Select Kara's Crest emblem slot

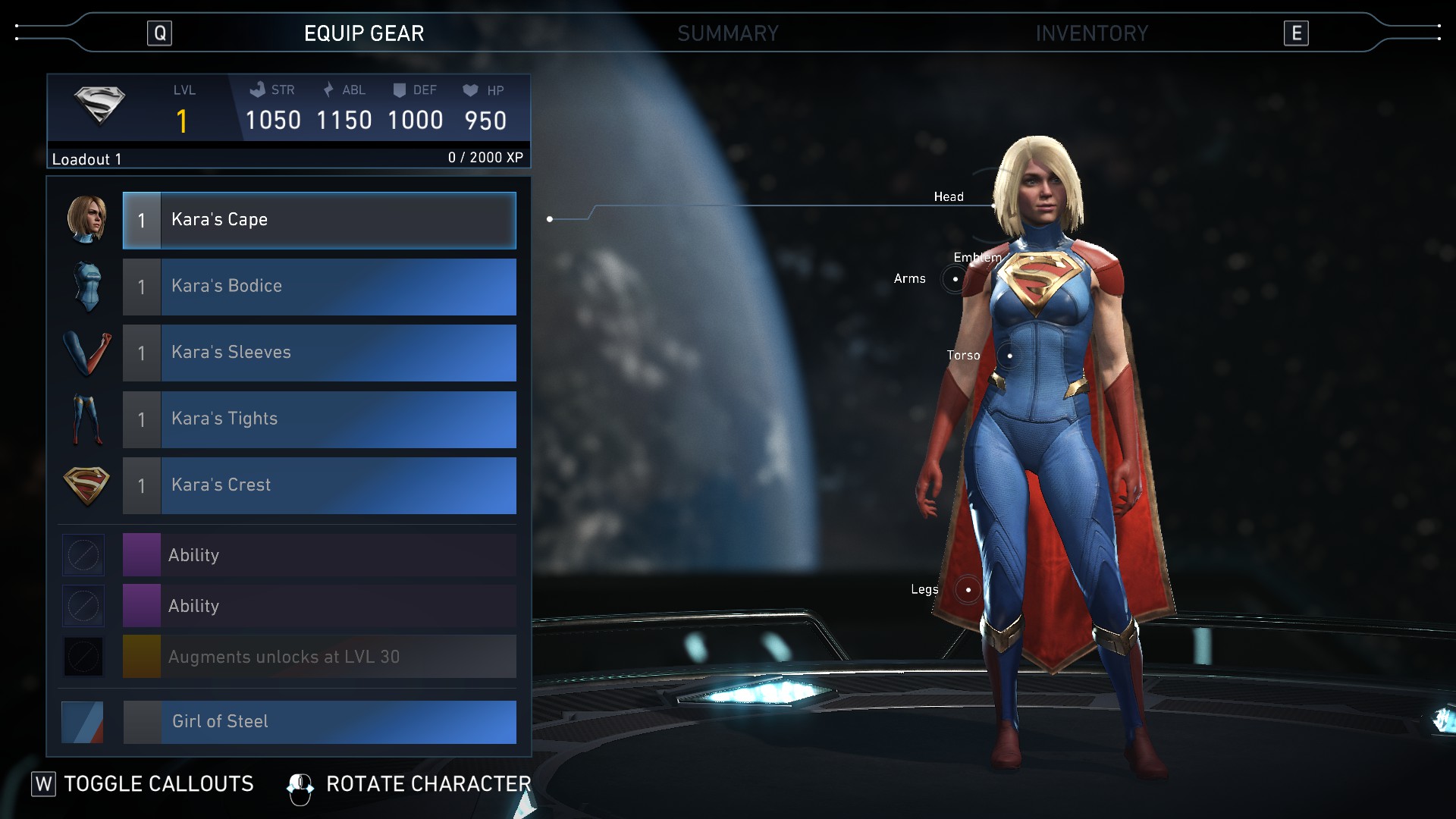point(319,485)
